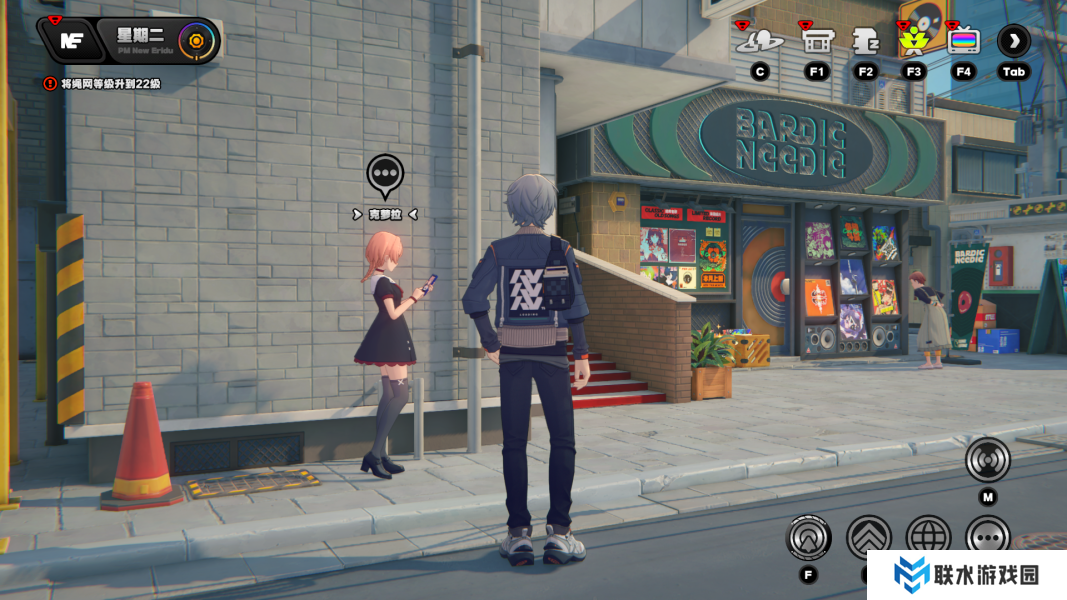The width and height of the screenshot is (1067, 600).
Task: Activate the circular arrow interact button
Action: coord(808,538)
